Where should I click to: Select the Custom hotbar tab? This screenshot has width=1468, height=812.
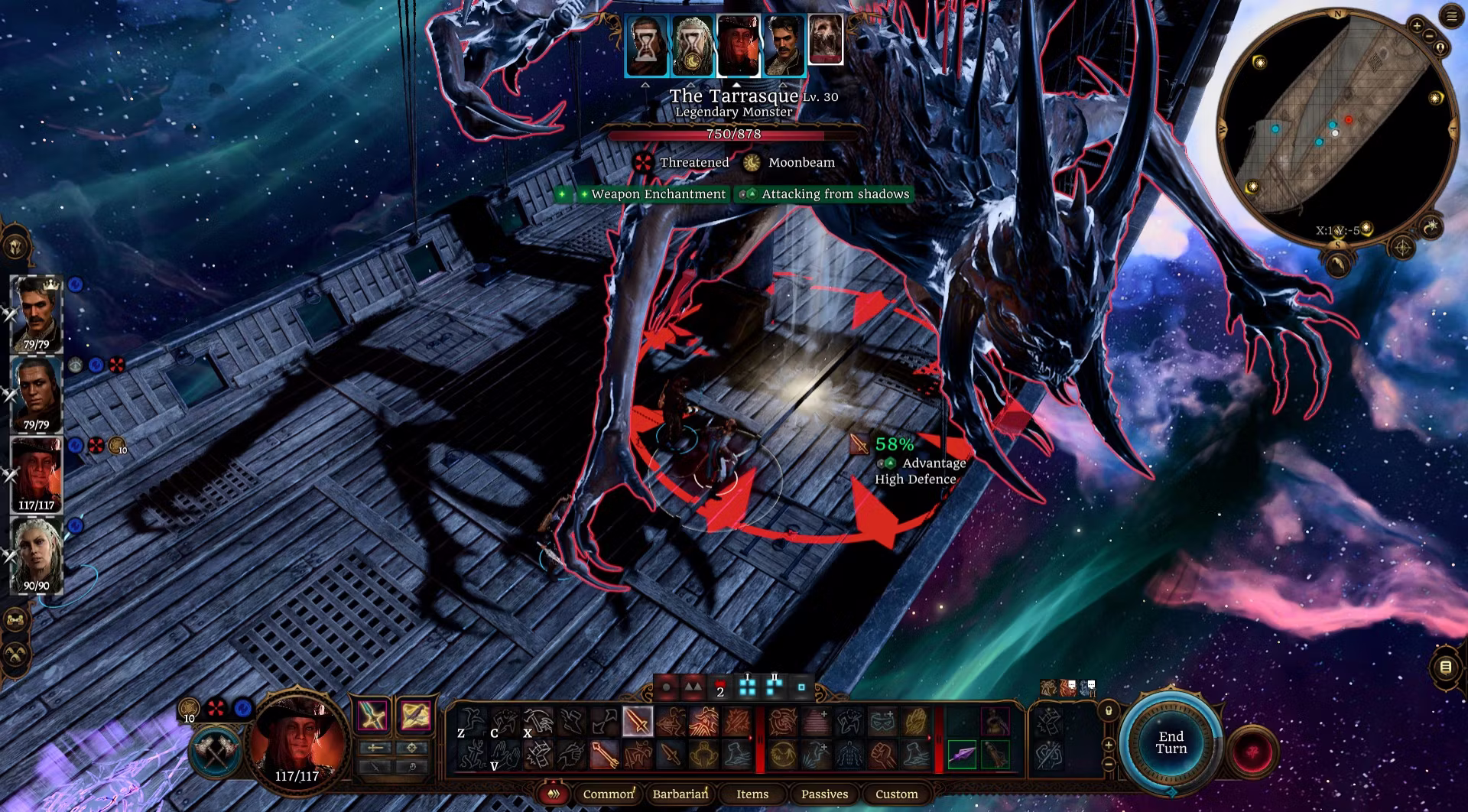[896, 794]
